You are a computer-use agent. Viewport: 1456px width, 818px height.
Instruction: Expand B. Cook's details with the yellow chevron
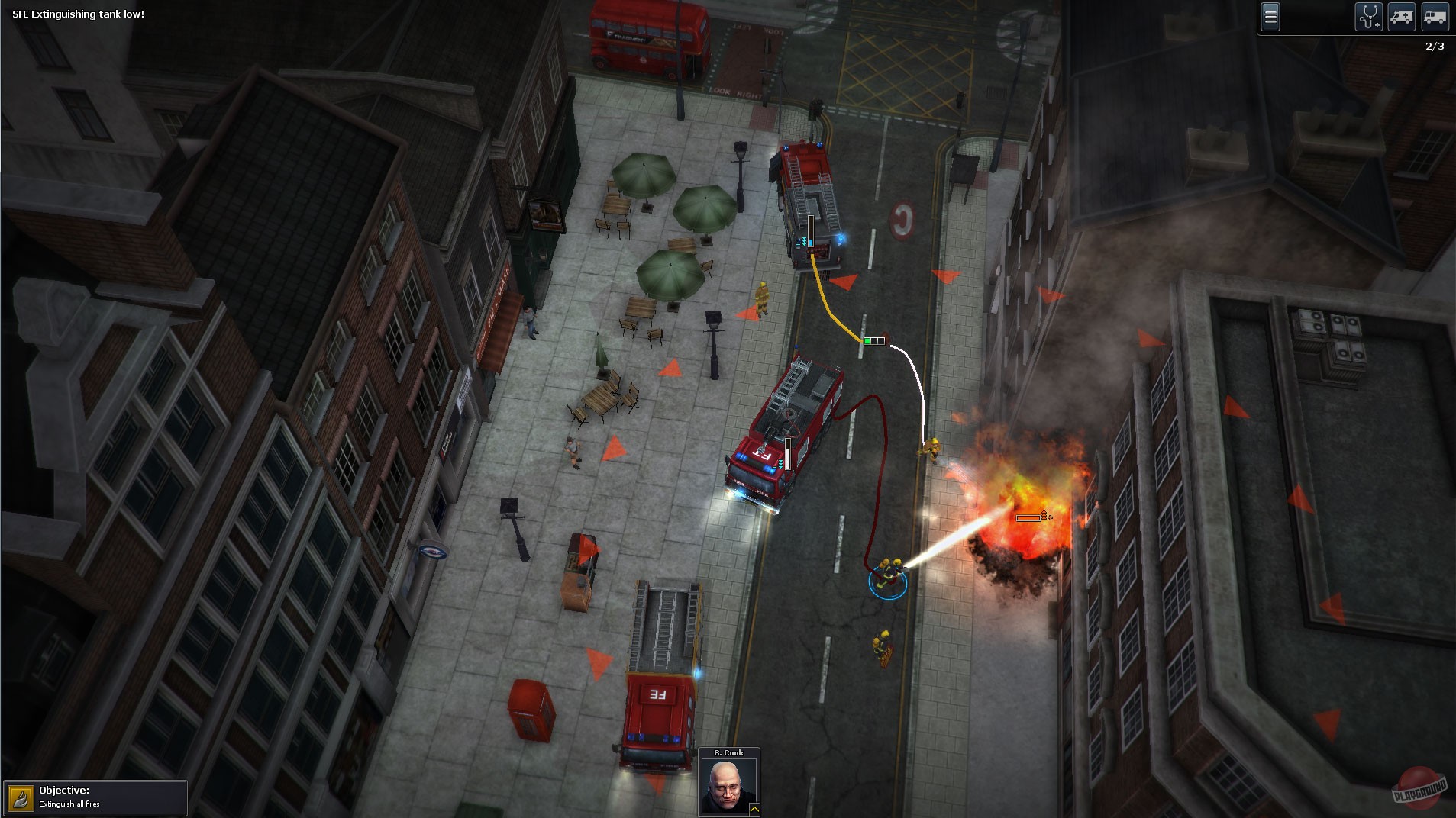(754, 808)
